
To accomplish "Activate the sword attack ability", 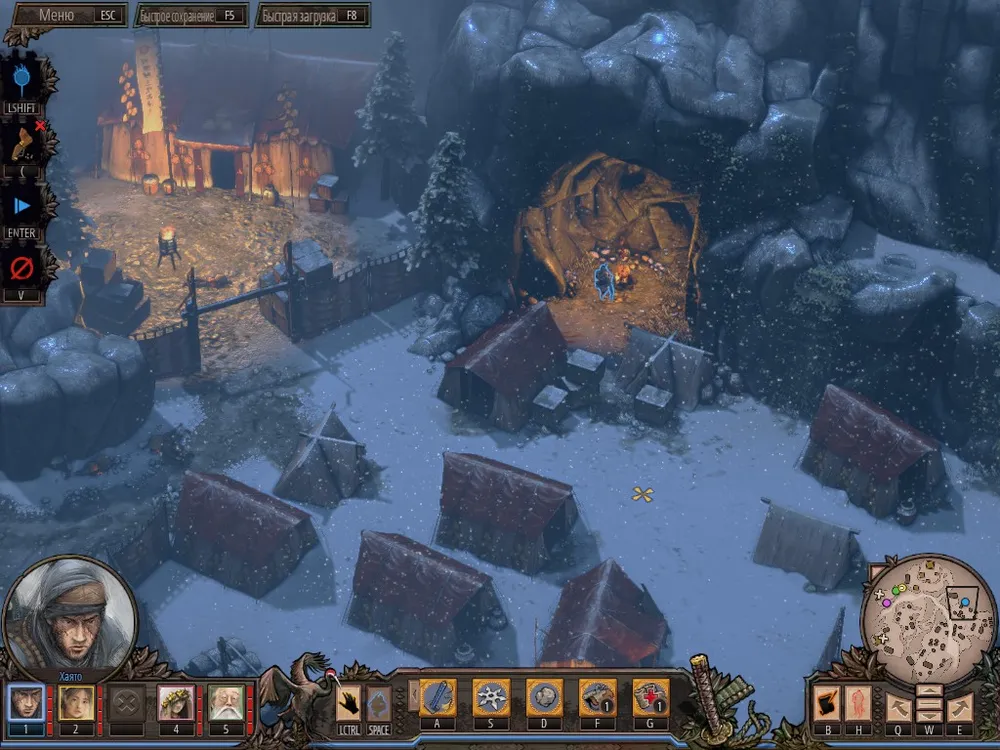I will pos(437,697).
